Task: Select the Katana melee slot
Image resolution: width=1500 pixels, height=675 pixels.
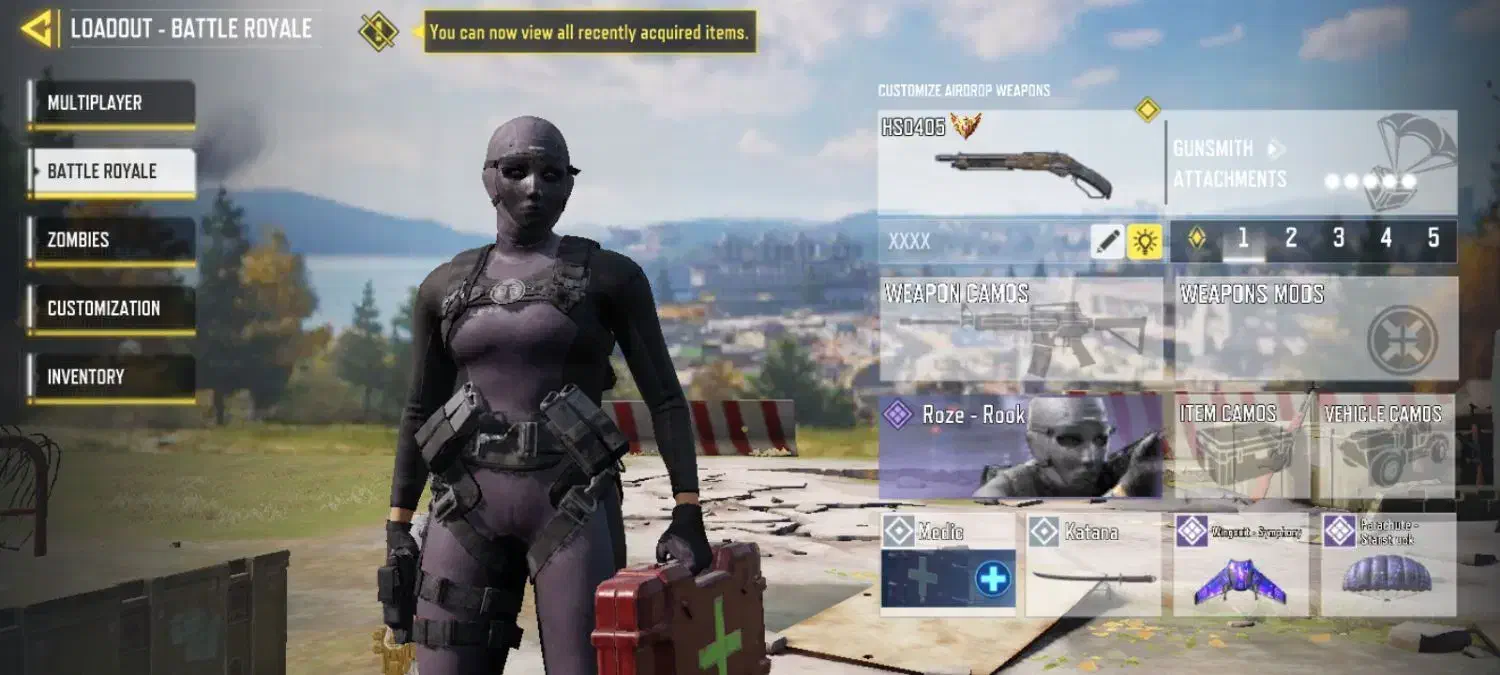Action: [1093, 564]
